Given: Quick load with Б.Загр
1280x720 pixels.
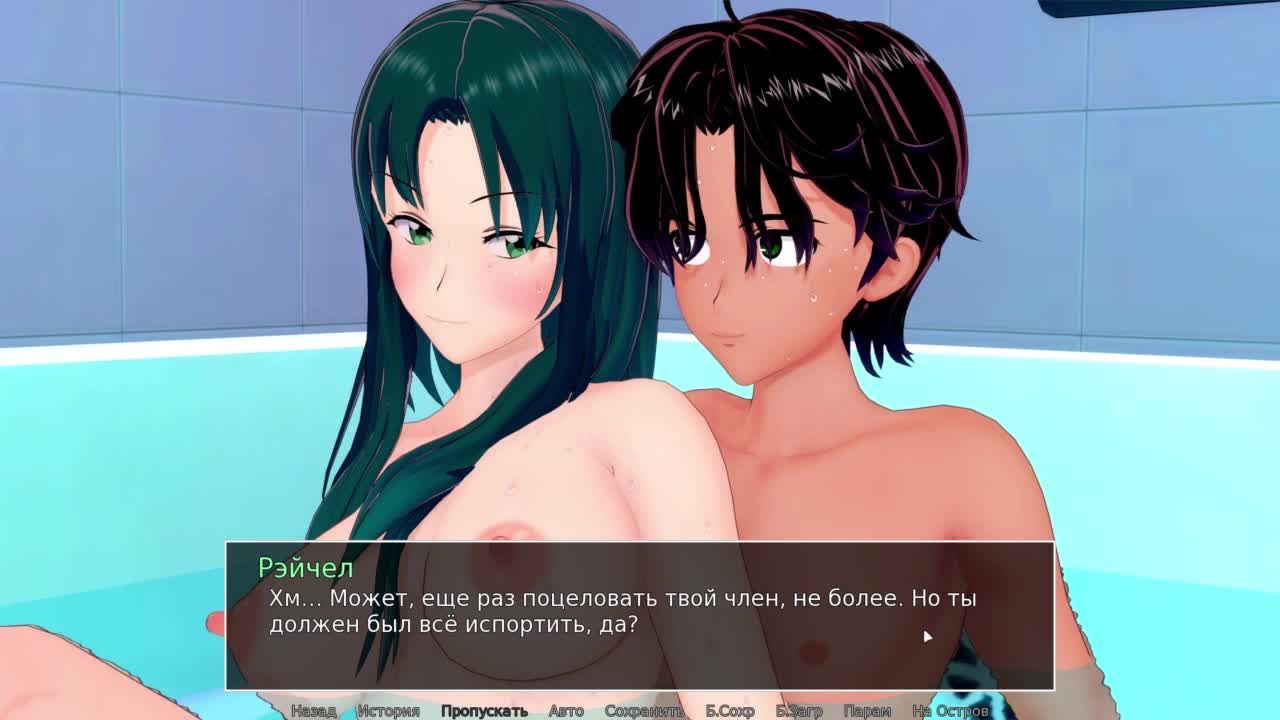Looking at the screenshot, I should 799,711.
